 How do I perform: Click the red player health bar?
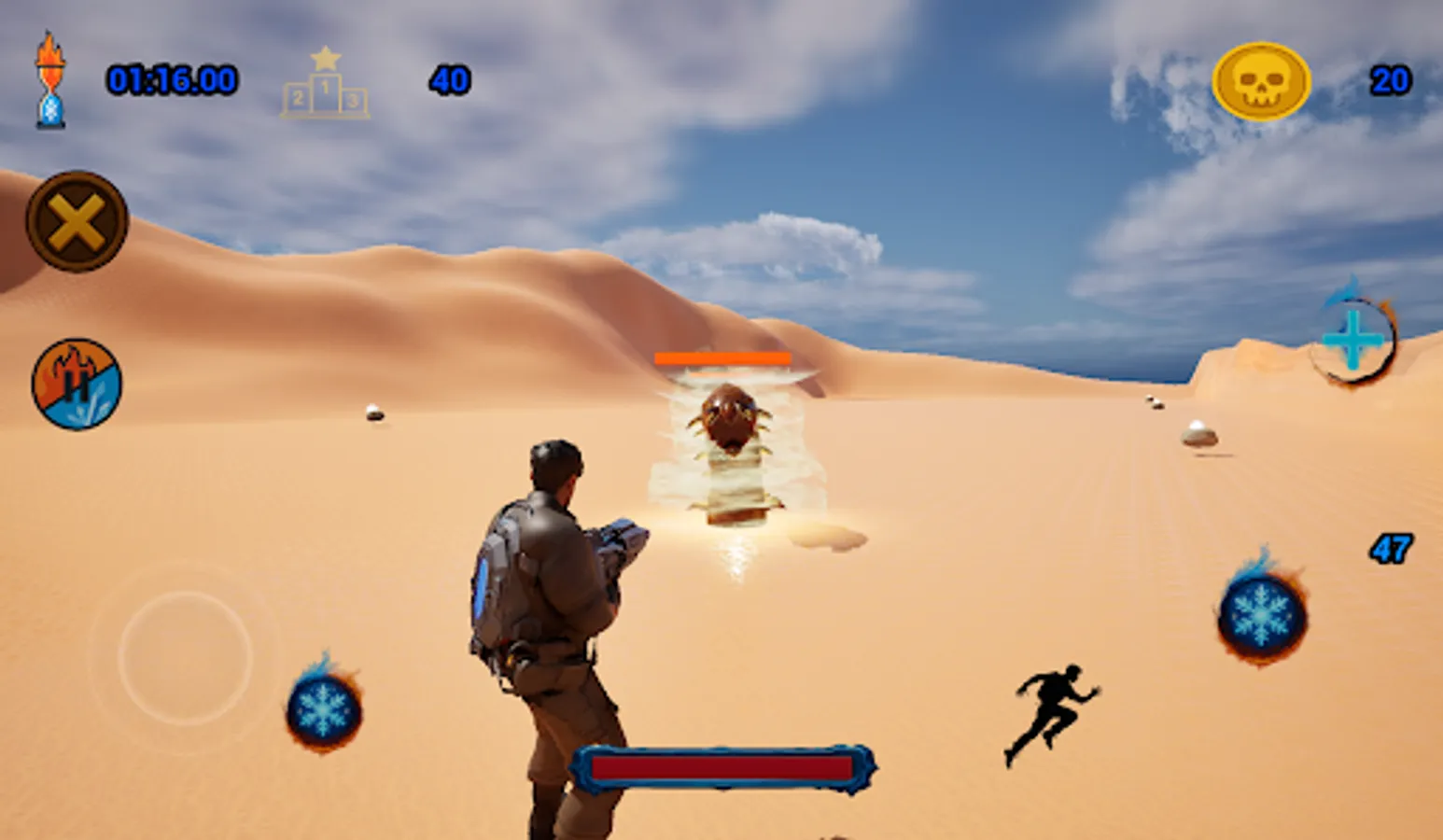tap(726, 767)
